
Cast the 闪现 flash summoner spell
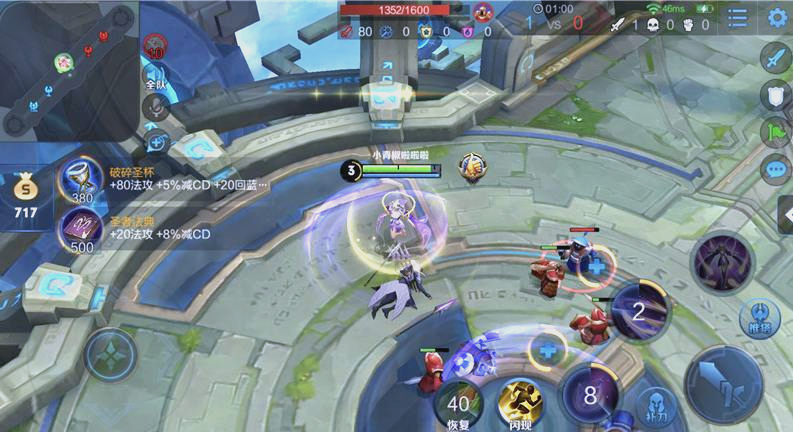521,402
